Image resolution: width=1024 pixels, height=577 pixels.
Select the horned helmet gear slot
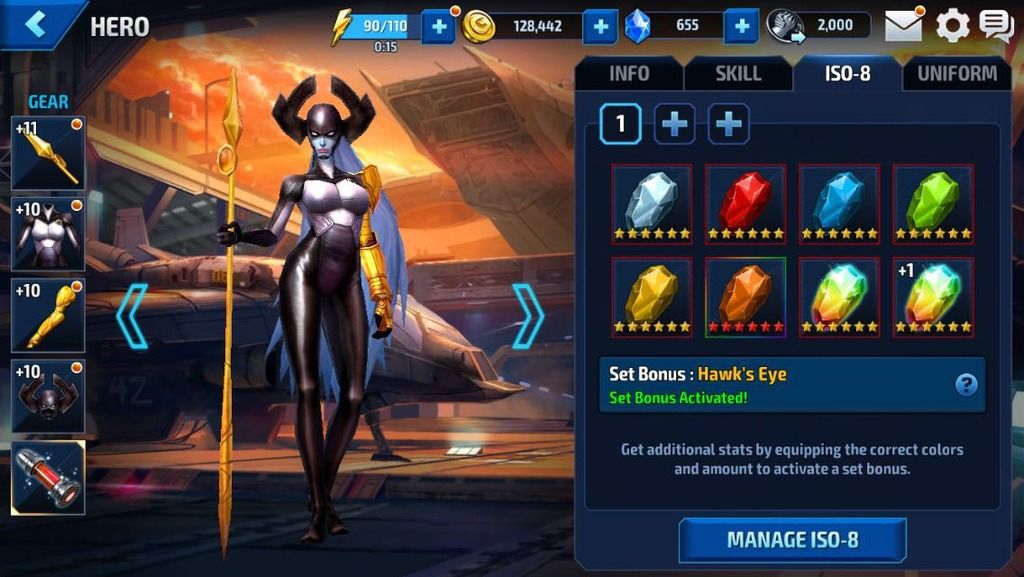coord(48,396)
